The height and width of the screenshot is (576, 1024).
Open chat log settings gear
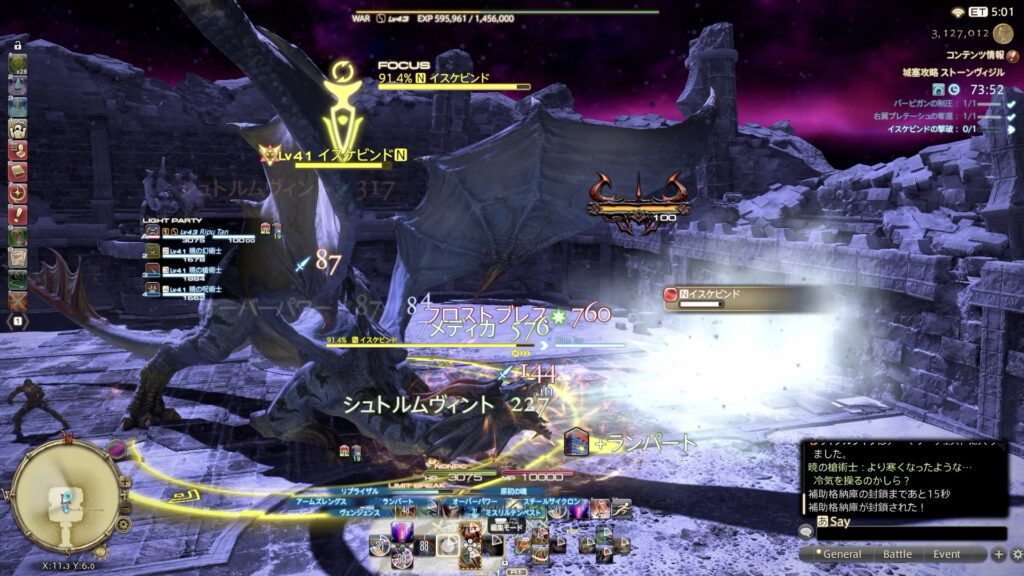1016,554
